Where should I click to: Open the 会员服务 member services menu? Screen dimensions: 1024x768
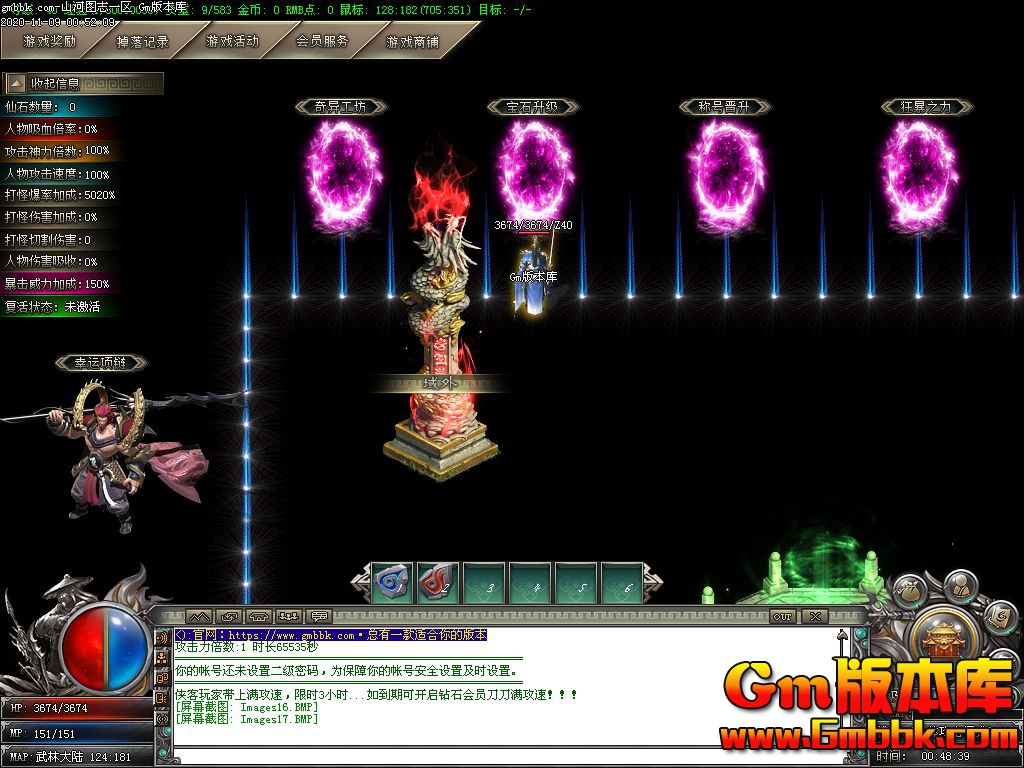[322, 42]
